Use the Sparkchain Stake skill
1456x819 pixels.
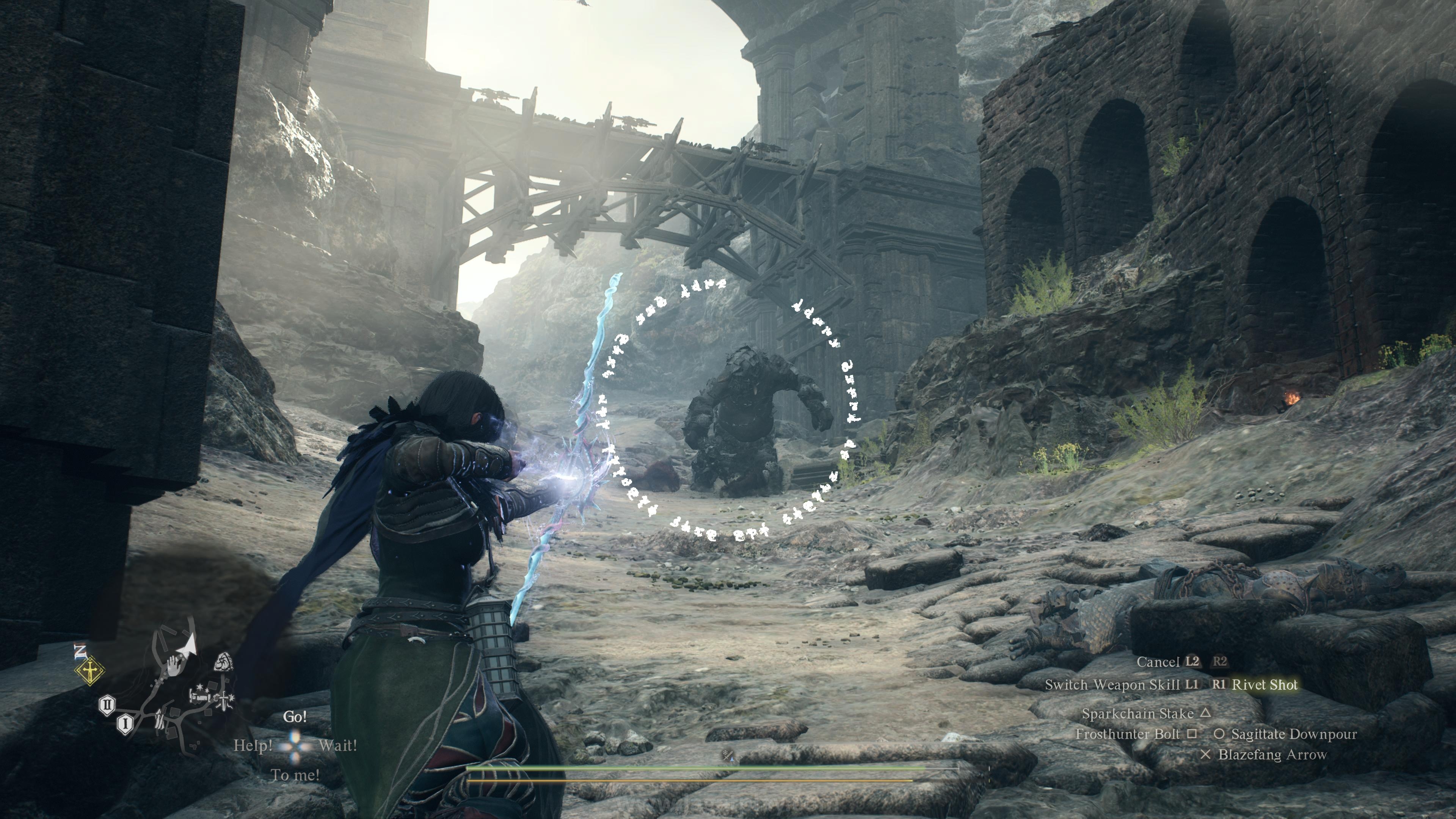[x=1137, y=713]
